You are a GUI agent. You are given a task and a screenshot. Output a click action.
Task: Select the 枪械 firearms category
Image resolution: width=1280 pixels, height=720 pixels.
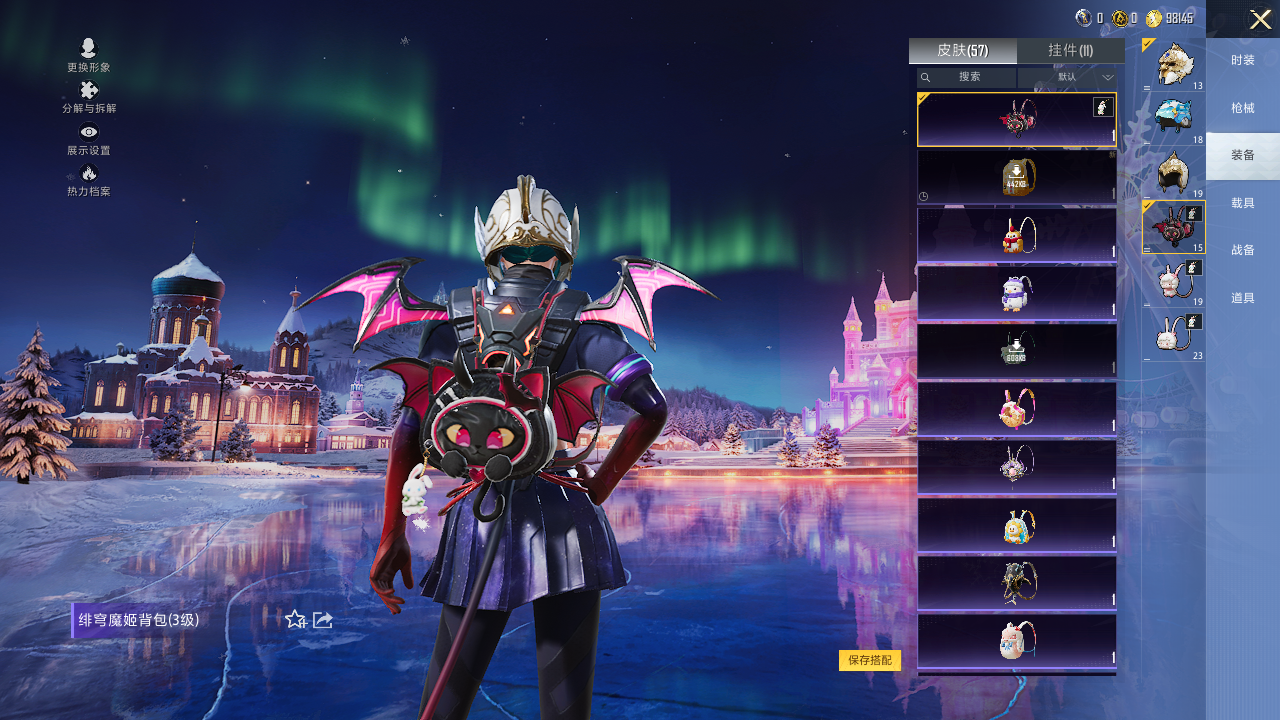coord(1242,108)
